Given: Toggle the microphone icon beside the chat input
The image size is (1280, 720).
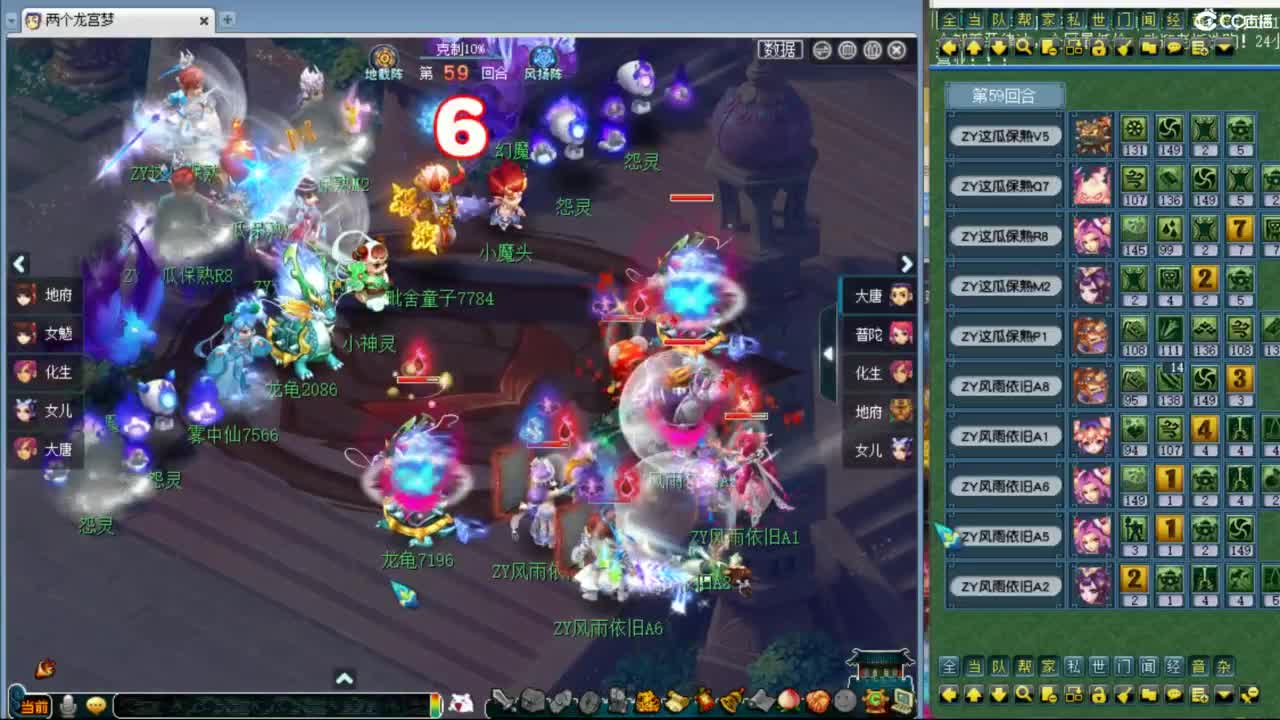Looking at the screenshot, I should [65, 705].
